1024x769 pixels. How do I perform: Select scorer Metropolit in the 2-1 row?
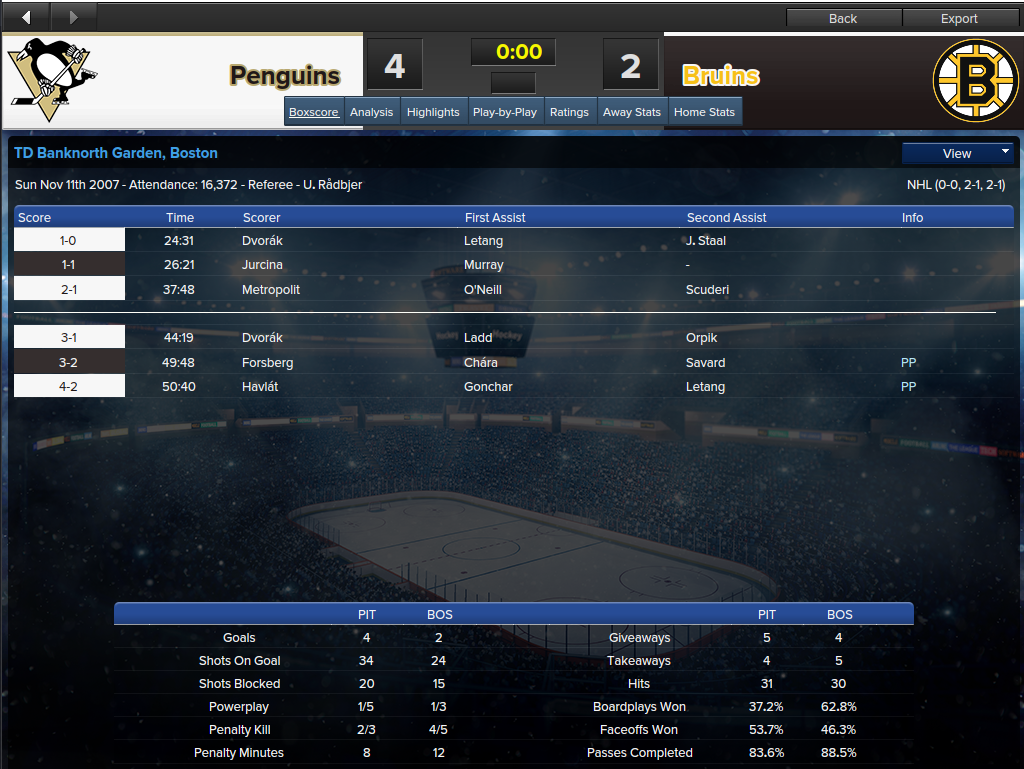click(x=272, y=289)
